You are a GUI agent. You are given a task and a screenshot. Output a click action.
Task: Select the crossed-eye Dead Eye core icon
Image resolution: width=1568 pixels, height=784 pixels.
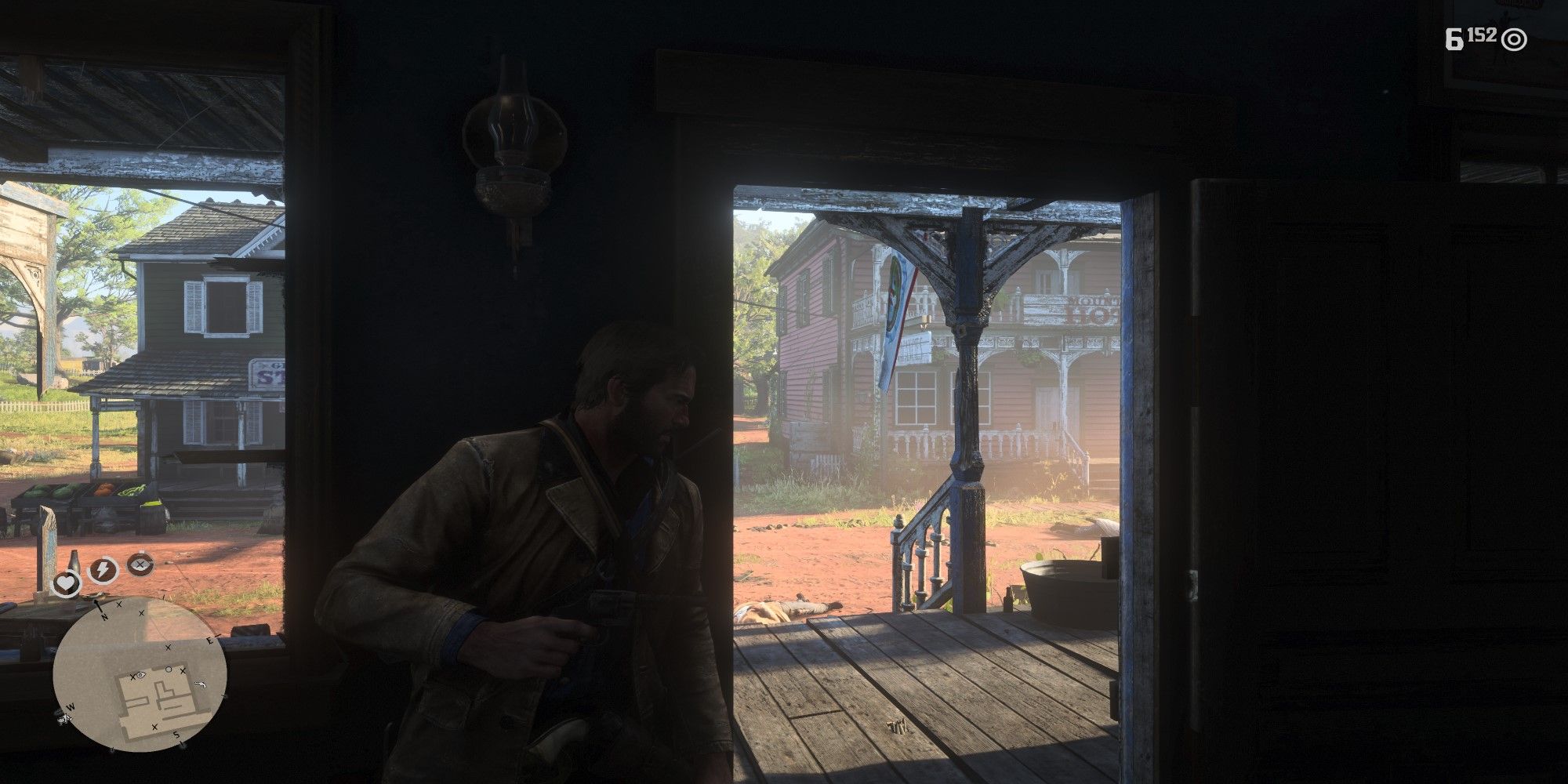tap(140, 564)
